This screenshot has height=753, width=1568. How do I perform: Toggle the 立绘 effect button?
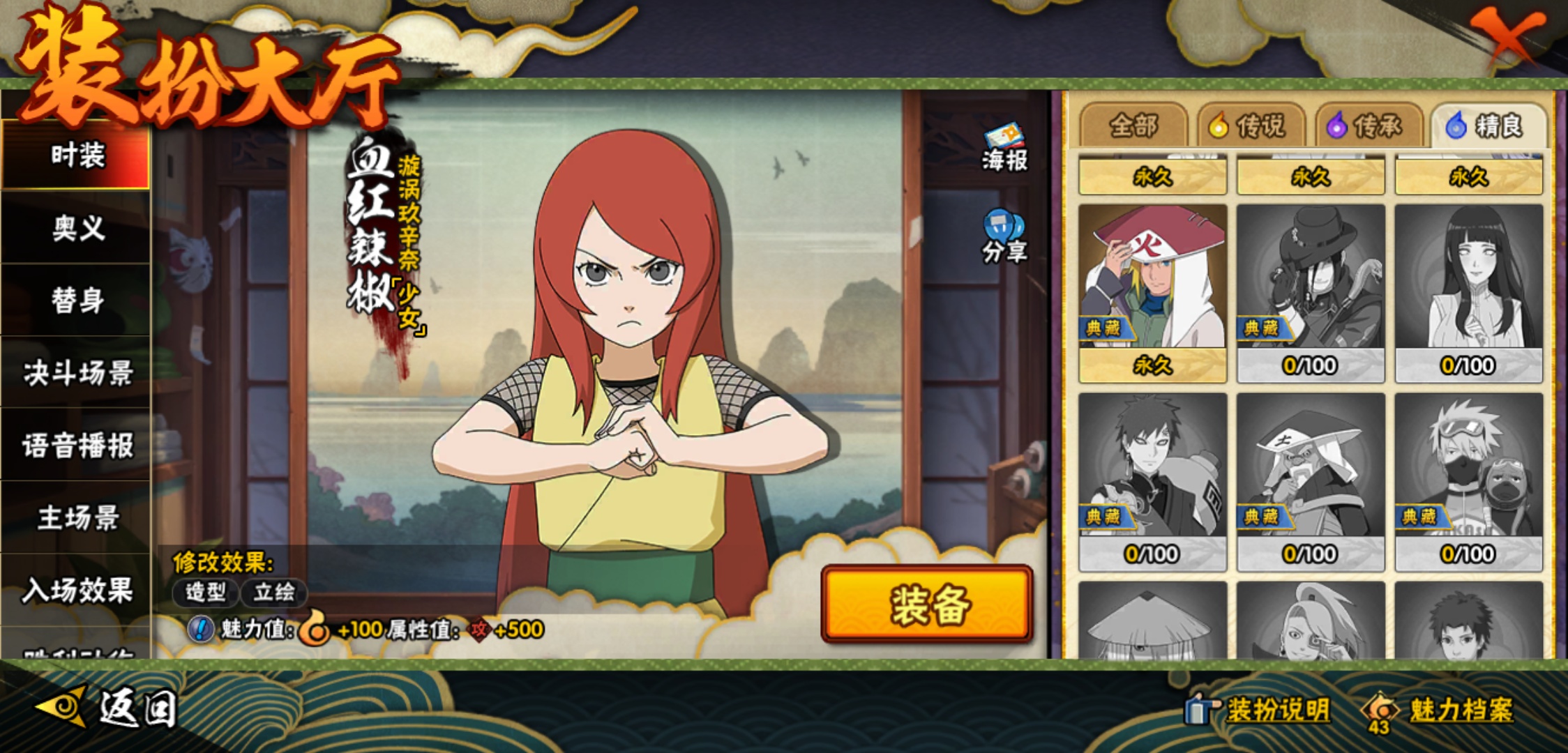(274, 593)
